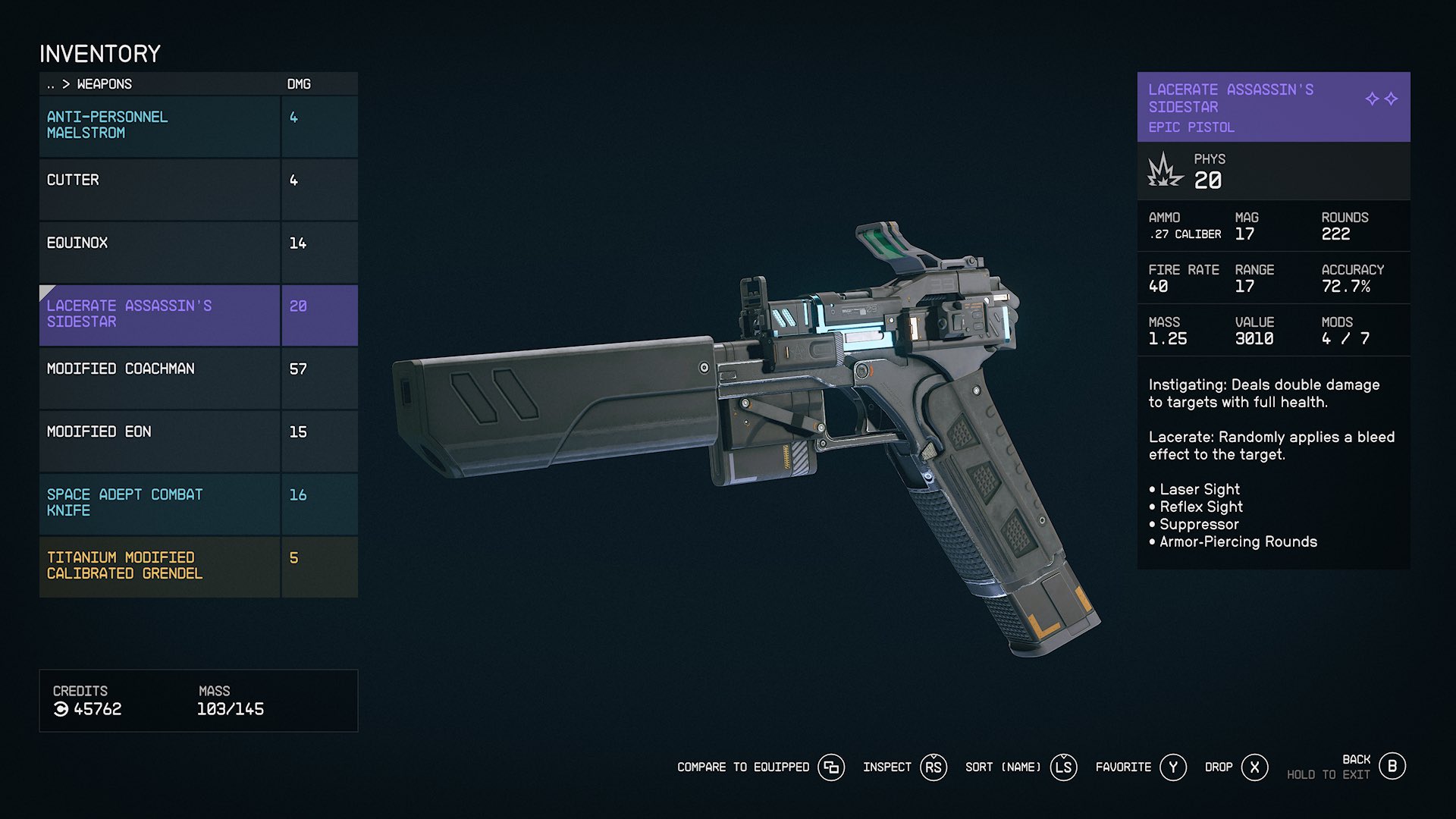
Task: Open the Sort (Name) option
Action: 1001,767
